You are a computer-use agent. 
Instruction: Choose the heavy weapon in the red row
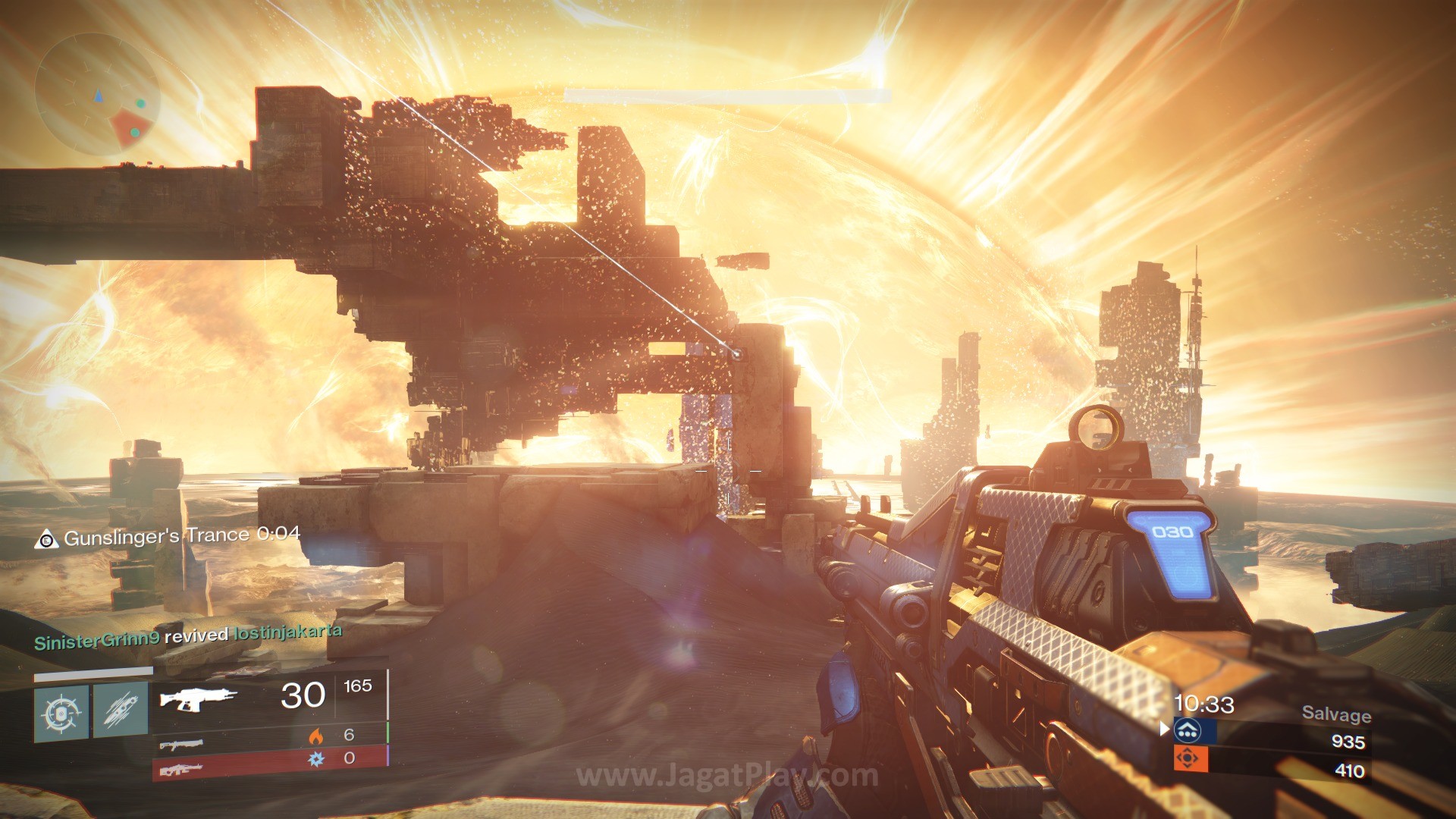pyautogui.click(x=180, y=770)
